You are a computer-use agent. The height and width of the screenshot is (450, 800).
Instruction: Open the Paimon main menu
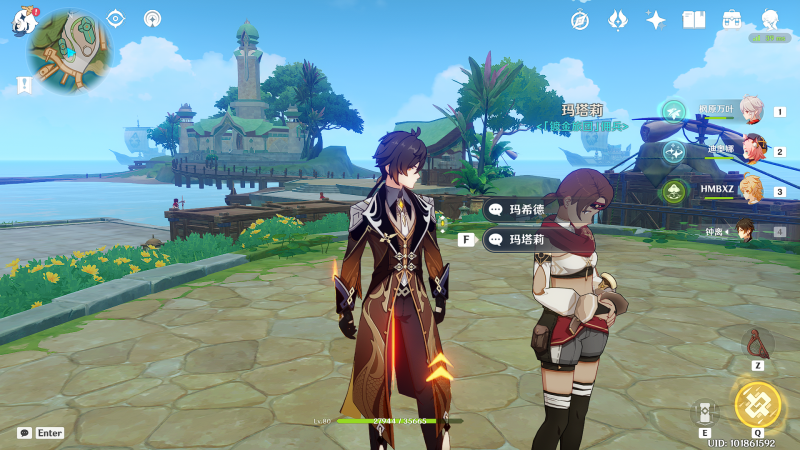click(23, 20)
